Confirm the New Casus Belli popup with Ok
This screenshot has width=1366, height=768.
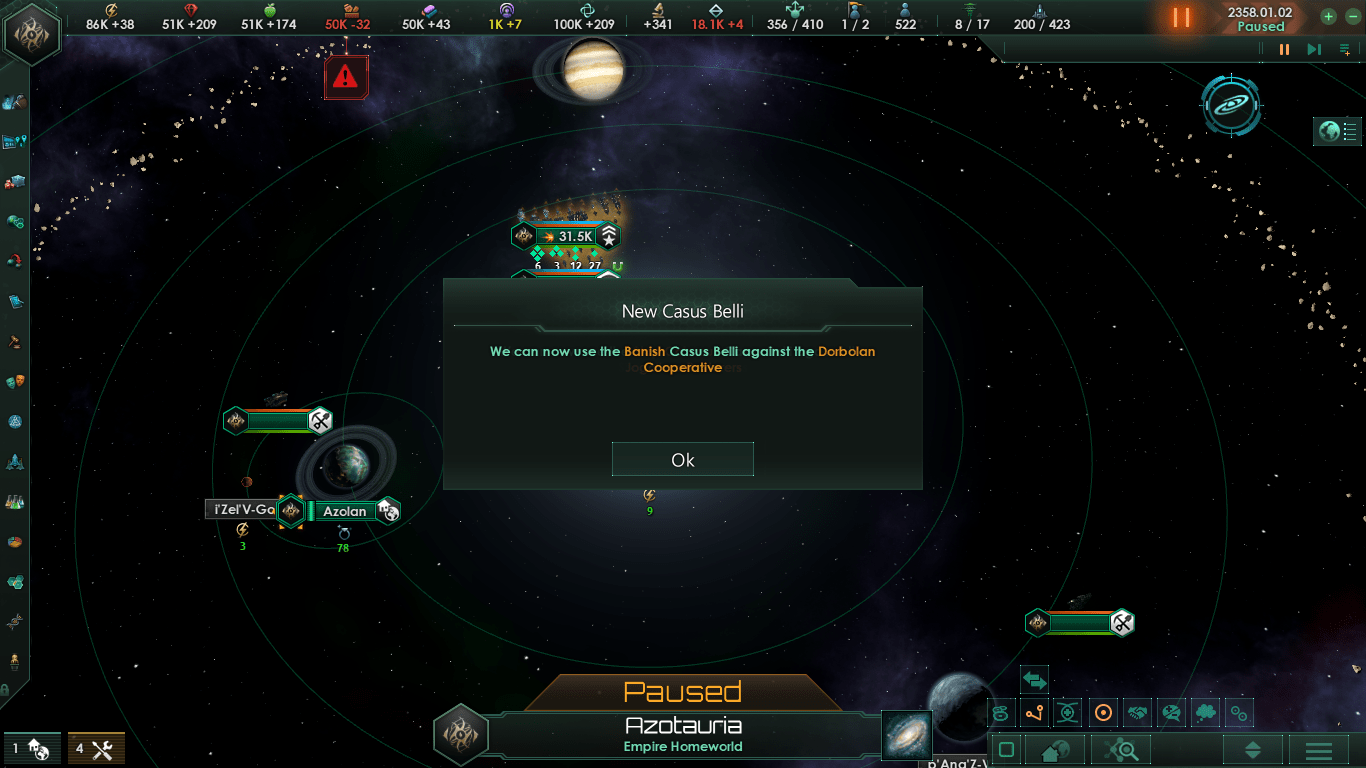coord(682,460)
